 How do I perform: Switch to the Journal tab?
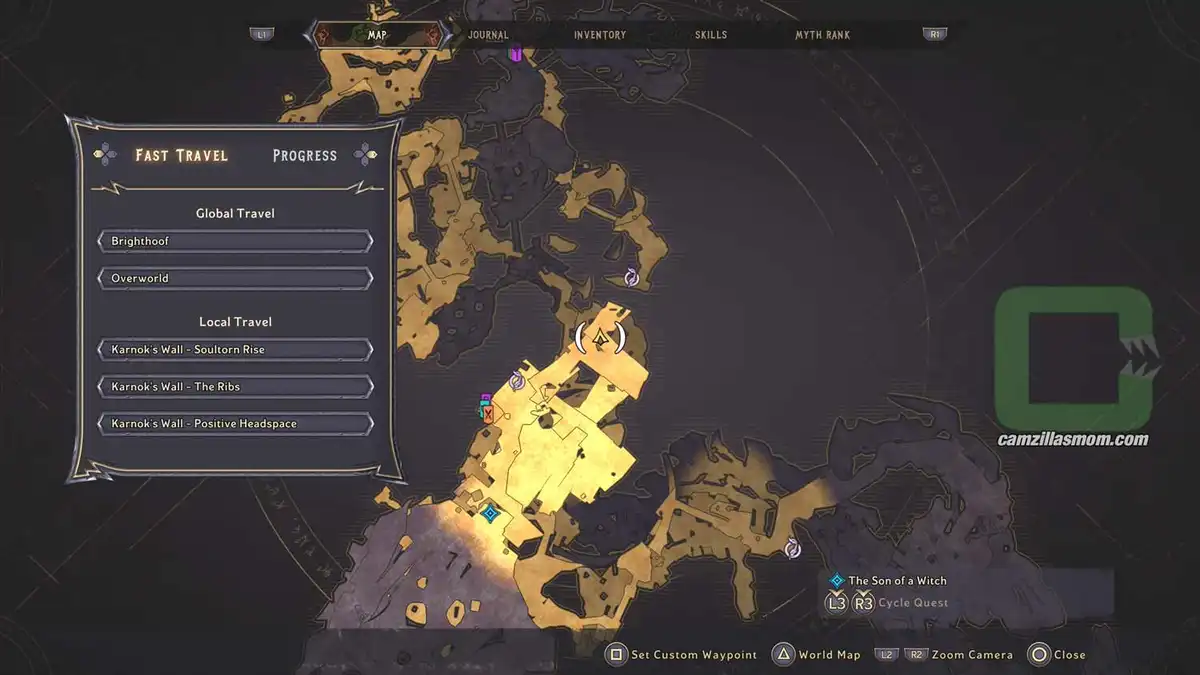[x=488, y=35]
